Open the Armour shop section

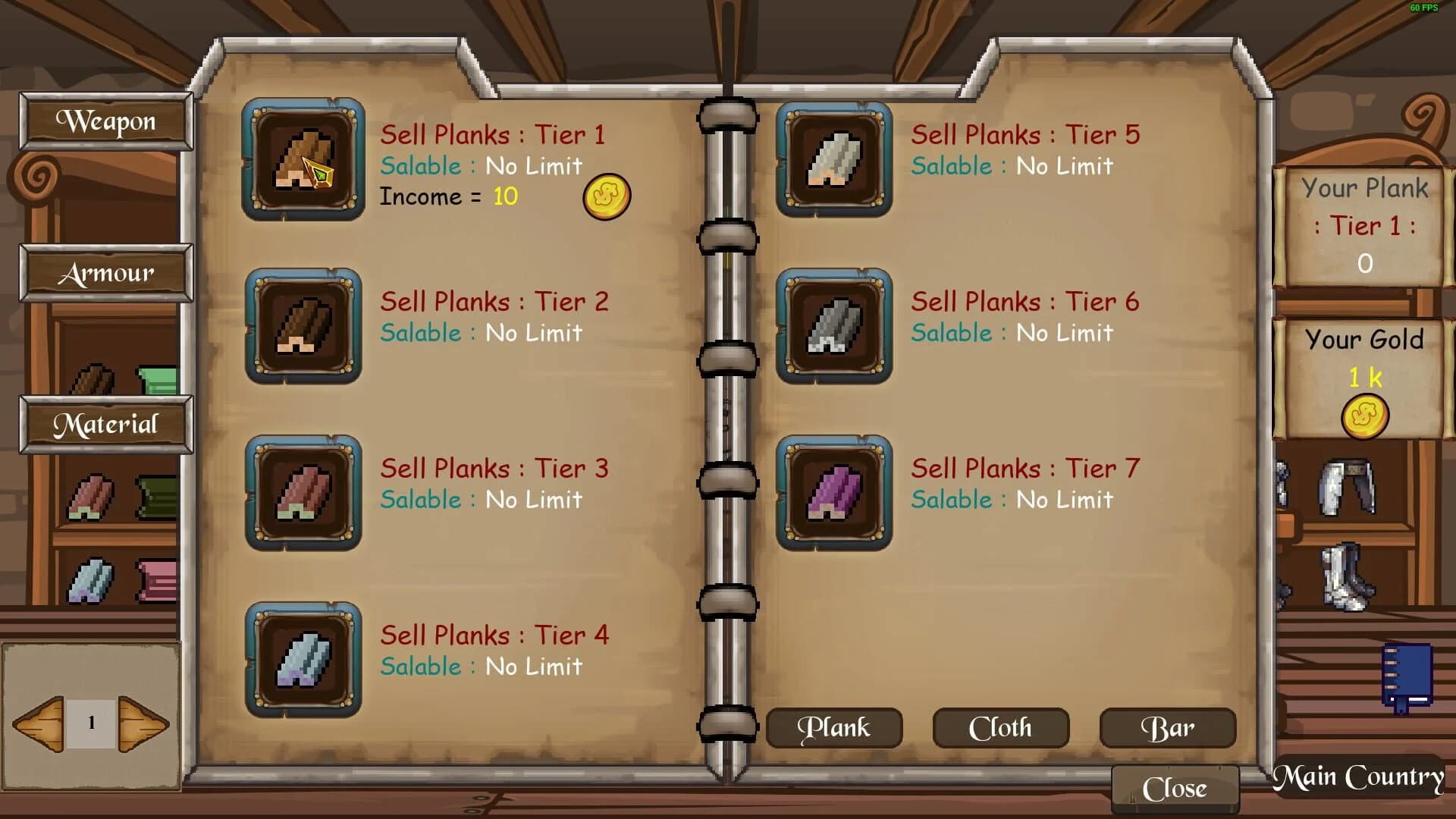[x=105, y=273]
